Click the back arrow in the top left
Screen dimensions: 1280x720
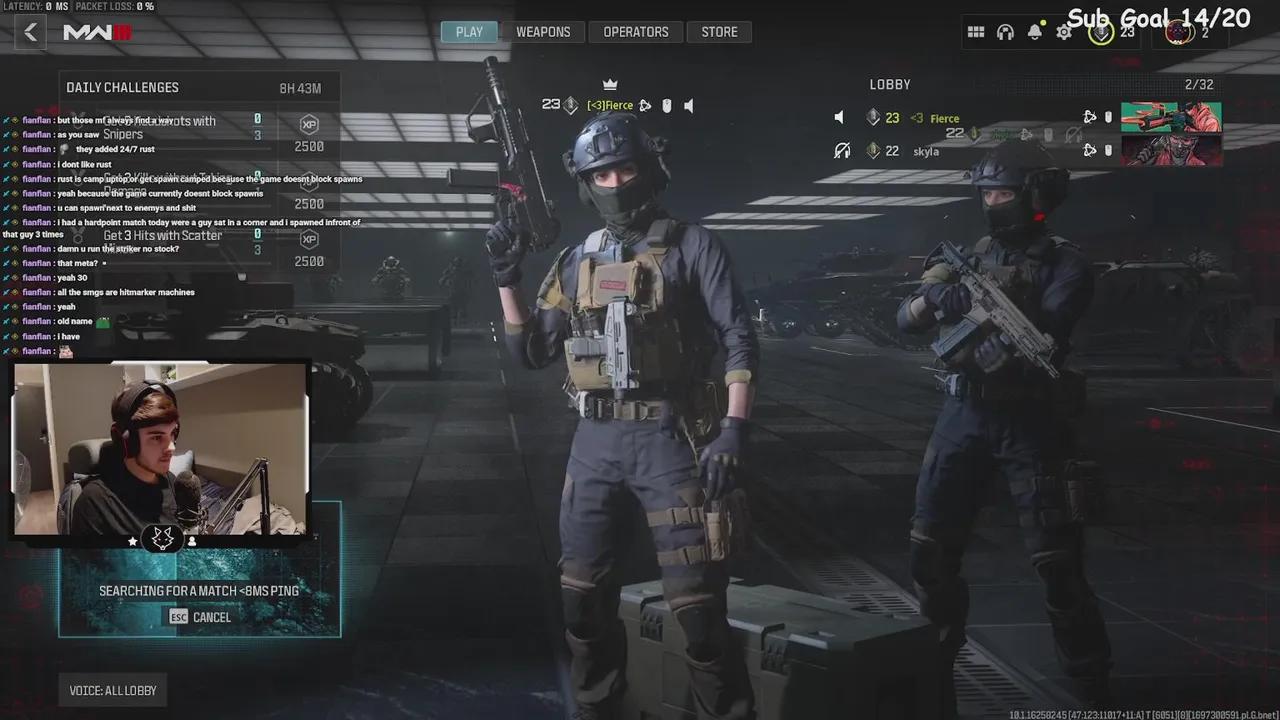click(30, 32)
